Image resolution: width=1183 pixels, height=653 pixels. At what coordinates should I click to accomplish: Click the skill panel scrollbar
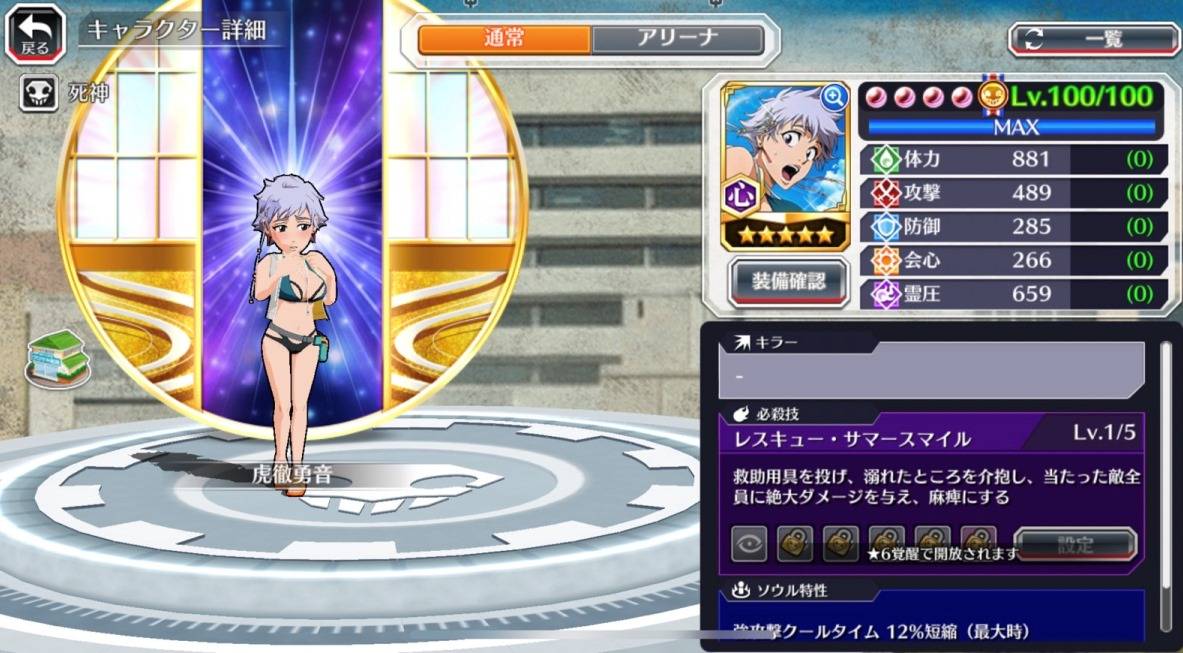pyautogui.click(x=1165, y=480)
